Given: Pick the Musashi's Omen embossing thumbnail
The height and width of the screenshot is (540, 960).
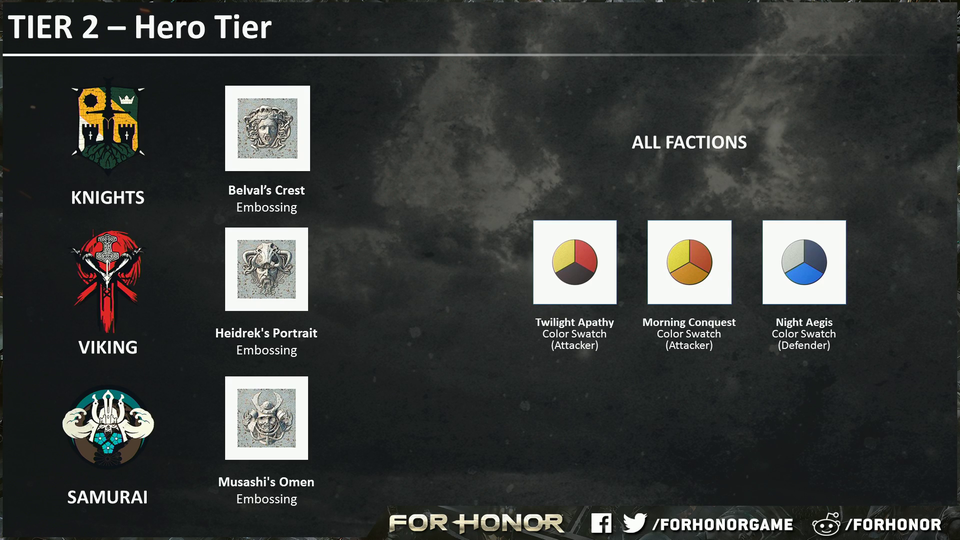Looking at the screenshot, I should point(267,418).
